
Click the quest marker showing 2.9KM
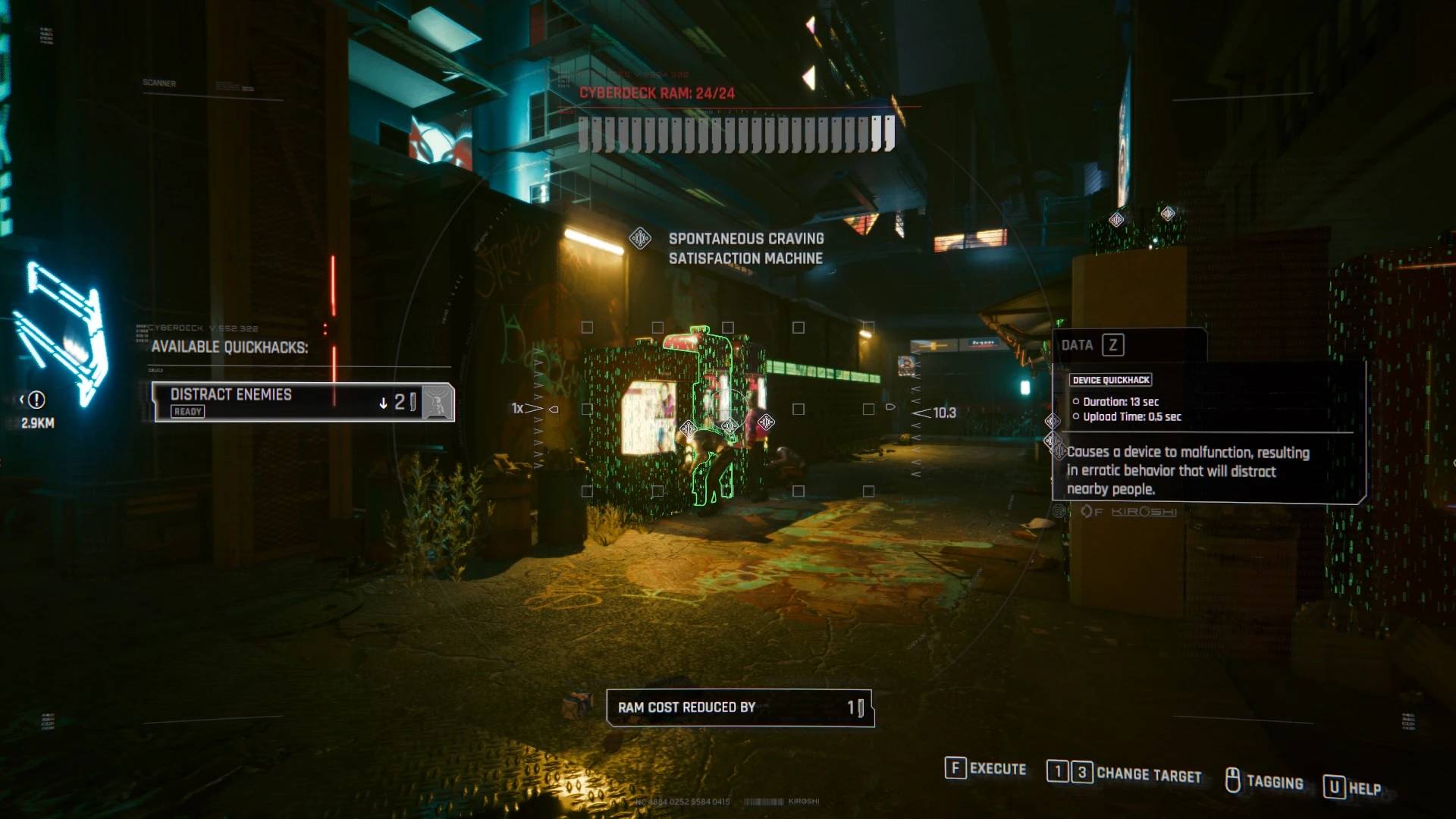[36, 400]
